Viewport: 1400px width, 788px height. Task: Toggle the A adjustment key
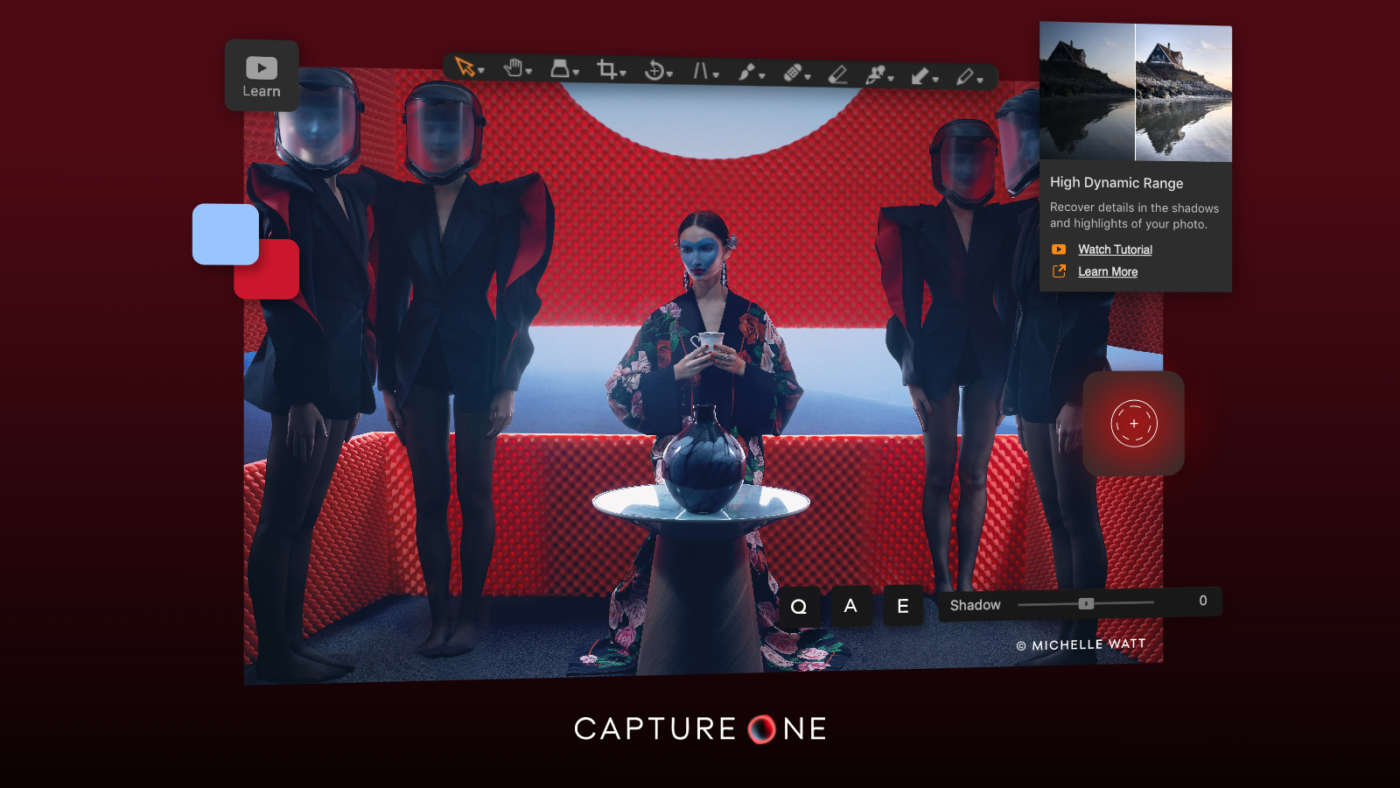(x=850, y=605)
